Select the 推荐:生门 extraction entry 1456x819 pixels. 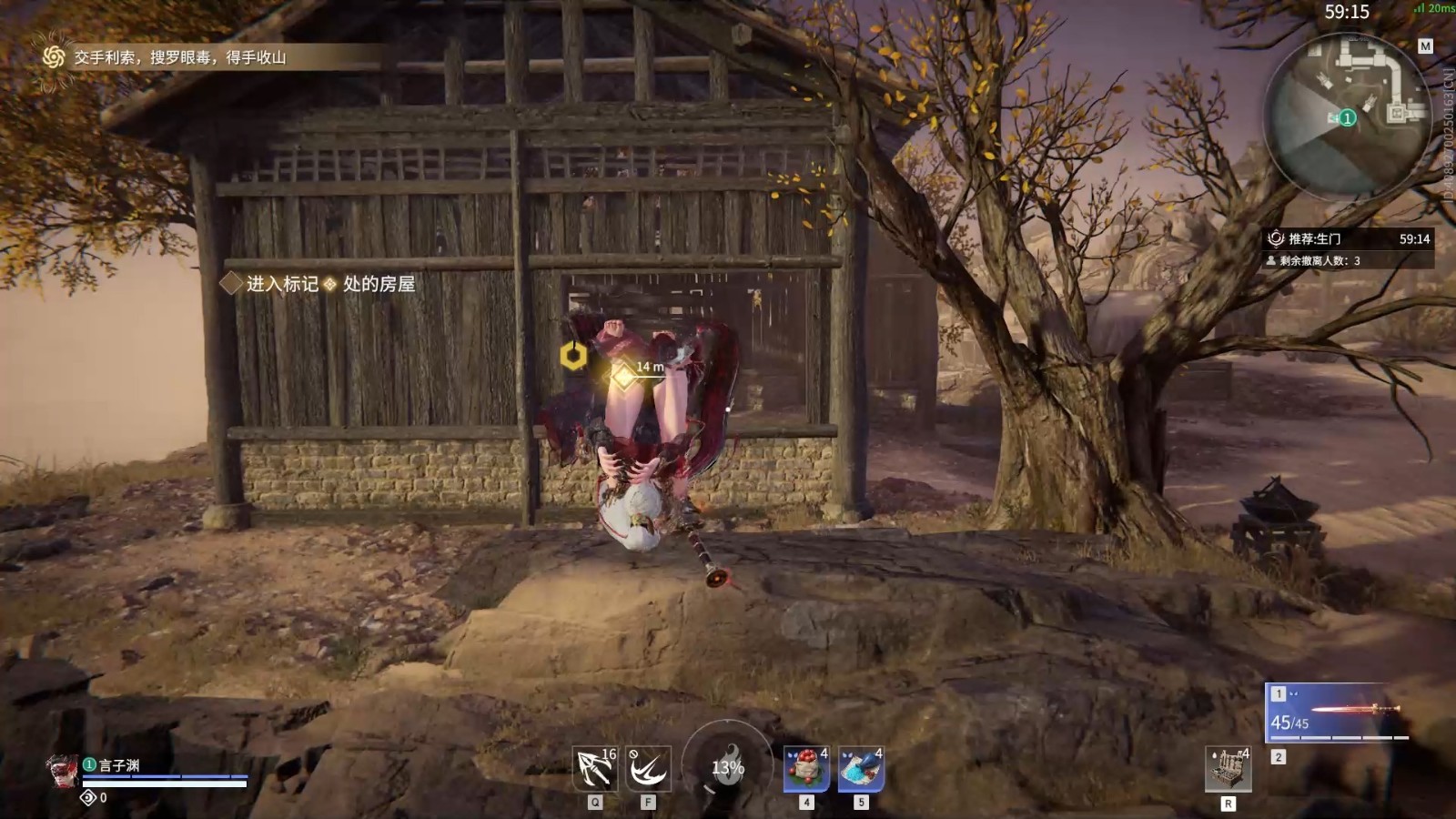point(1315,238)
